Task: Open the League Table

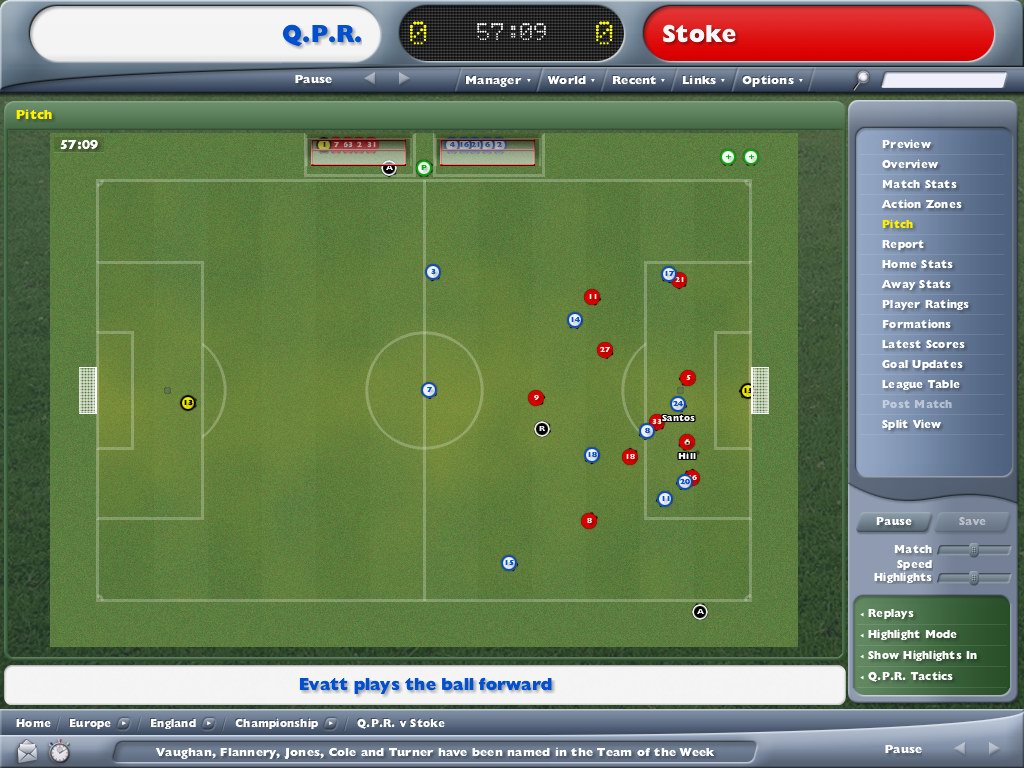Action: click(x=920, y=384)
